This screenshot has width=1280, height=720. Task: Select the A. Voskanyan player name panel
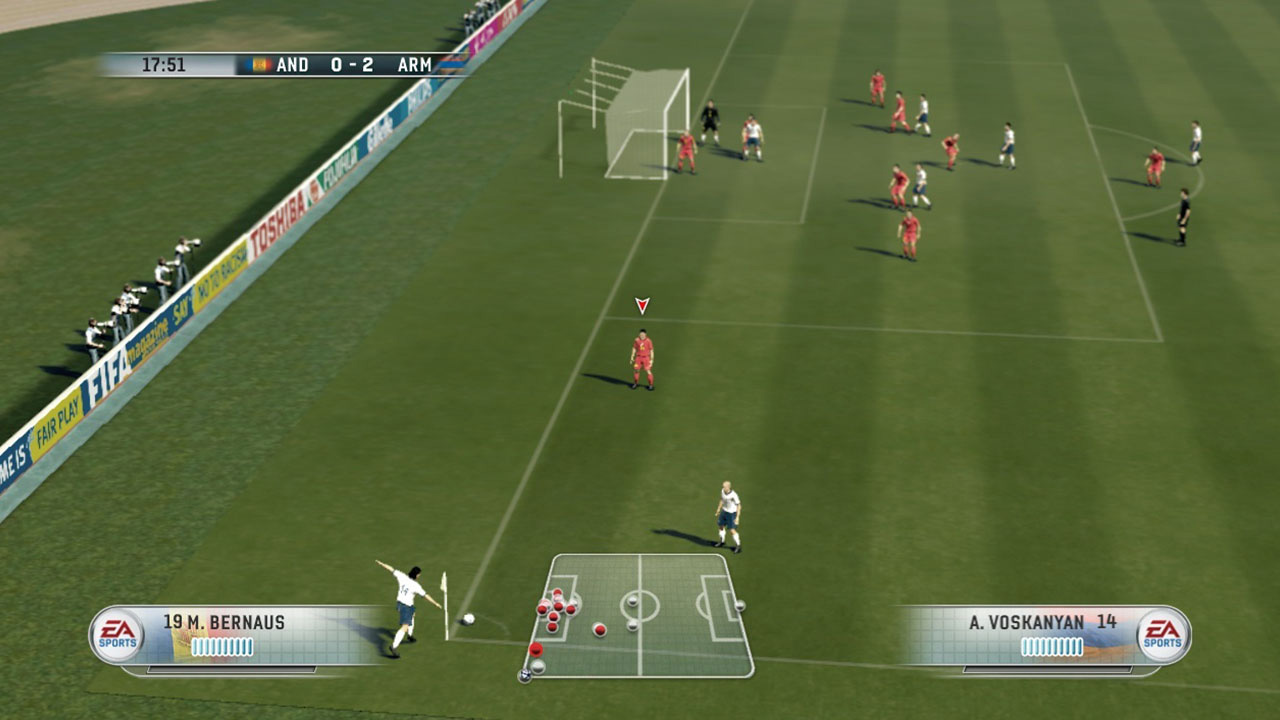coord(1045,635)
